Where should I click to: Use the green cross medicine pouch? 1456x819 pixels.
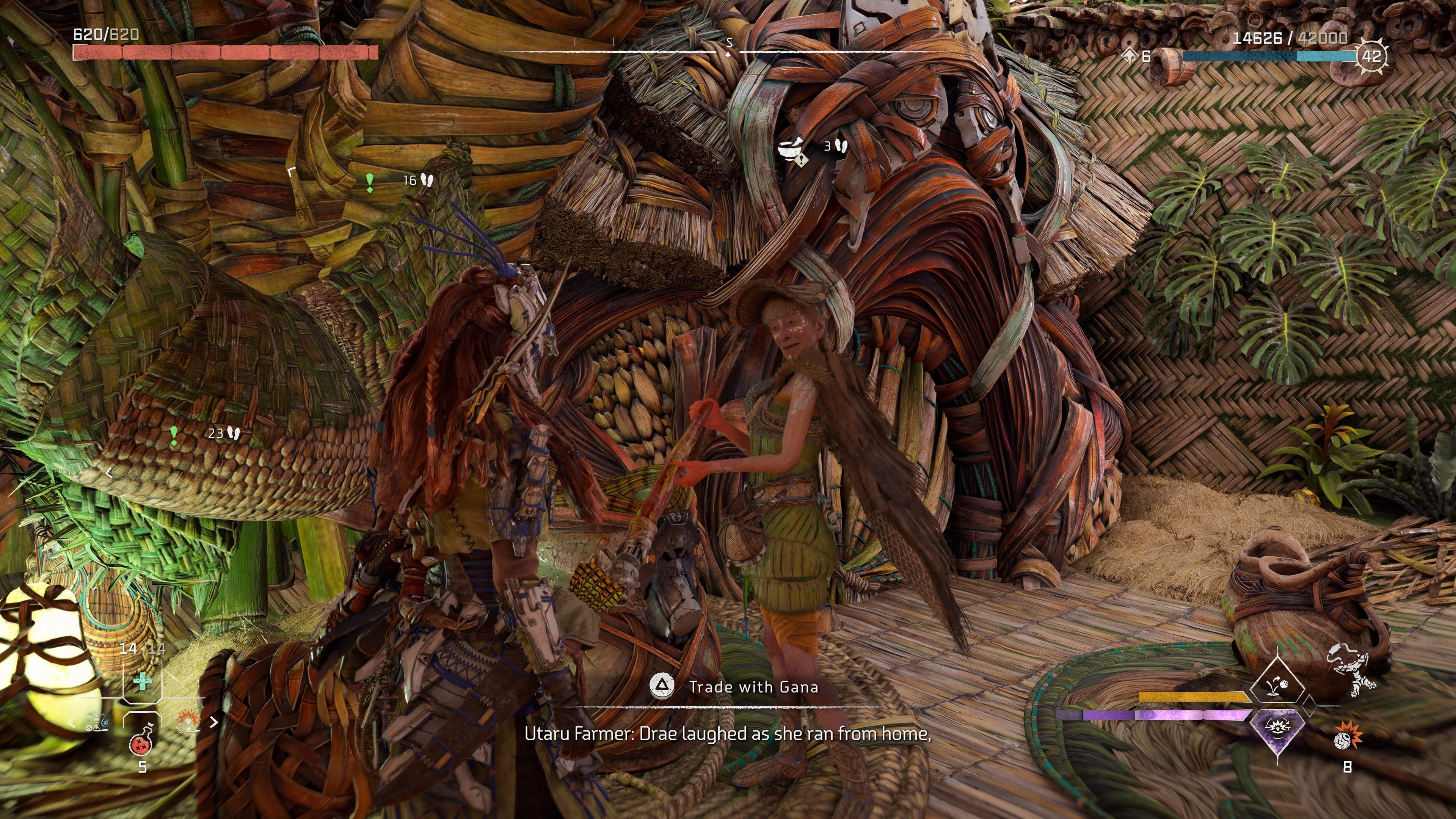[x=142, y=682]
